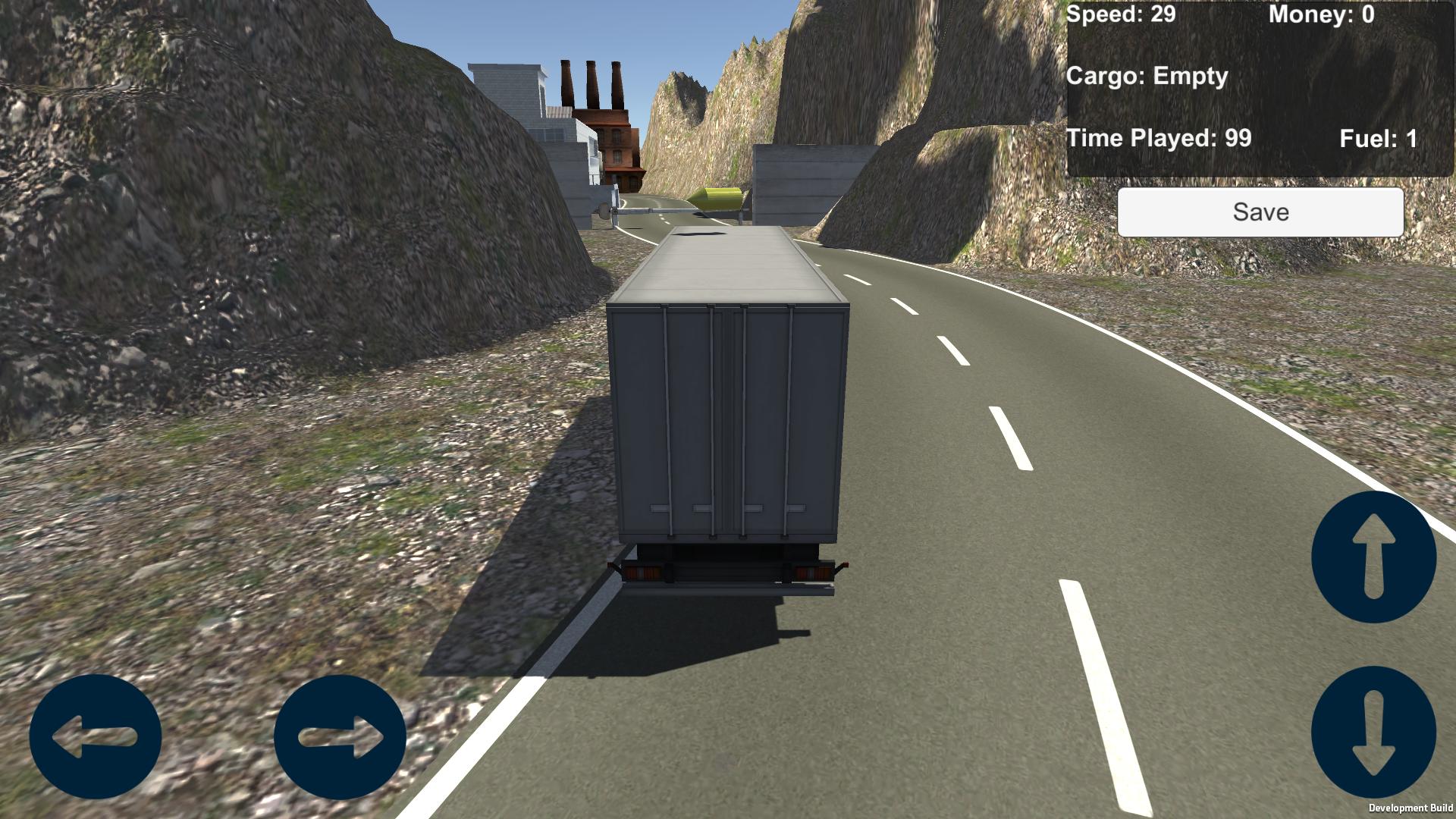This screenshot has width=1456, height=819.
Task: Click the Fuel: 1 indicator
Action: (1378, 139)
